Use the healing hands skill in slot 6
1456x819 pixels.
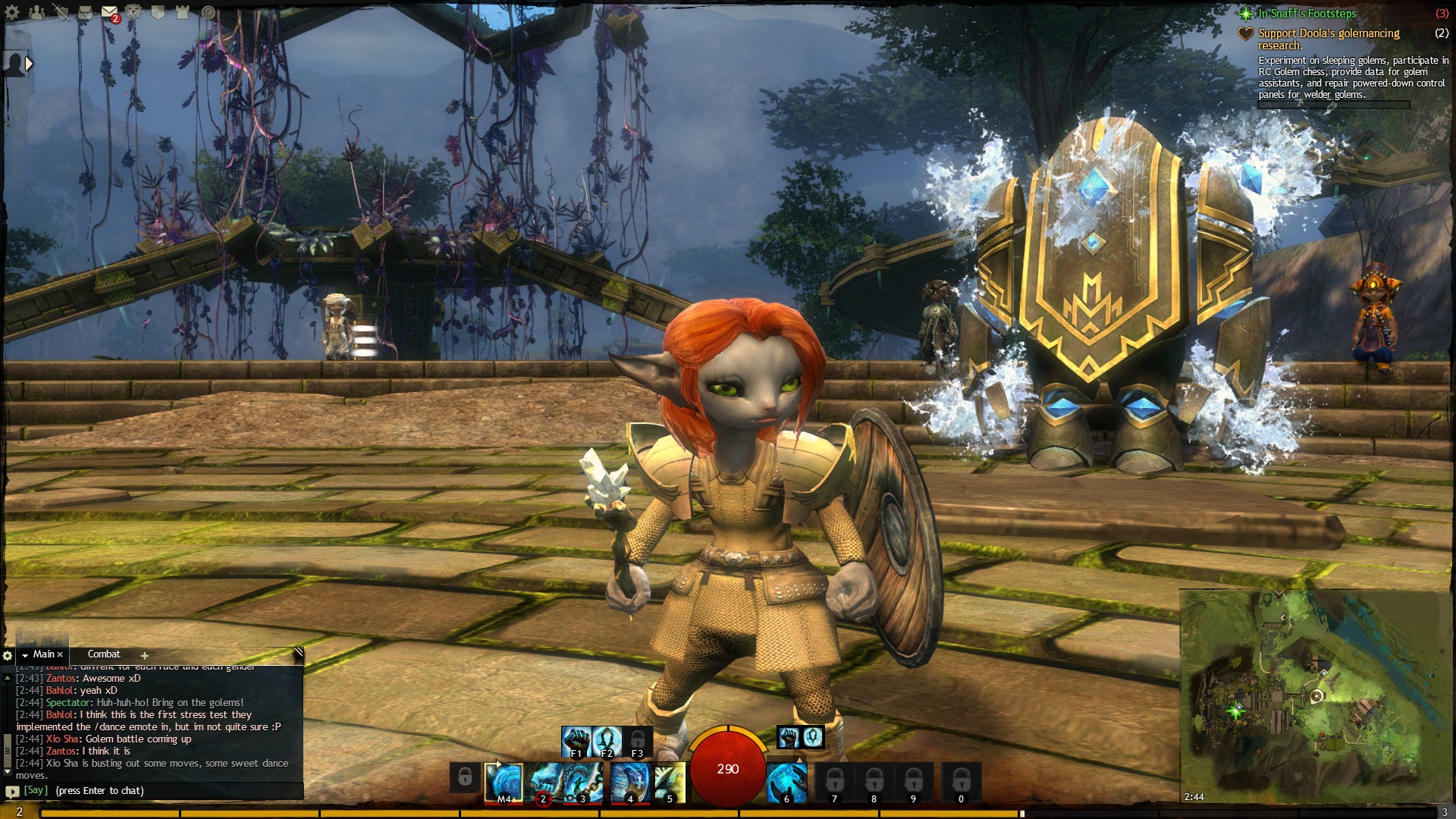pos(786,782)
